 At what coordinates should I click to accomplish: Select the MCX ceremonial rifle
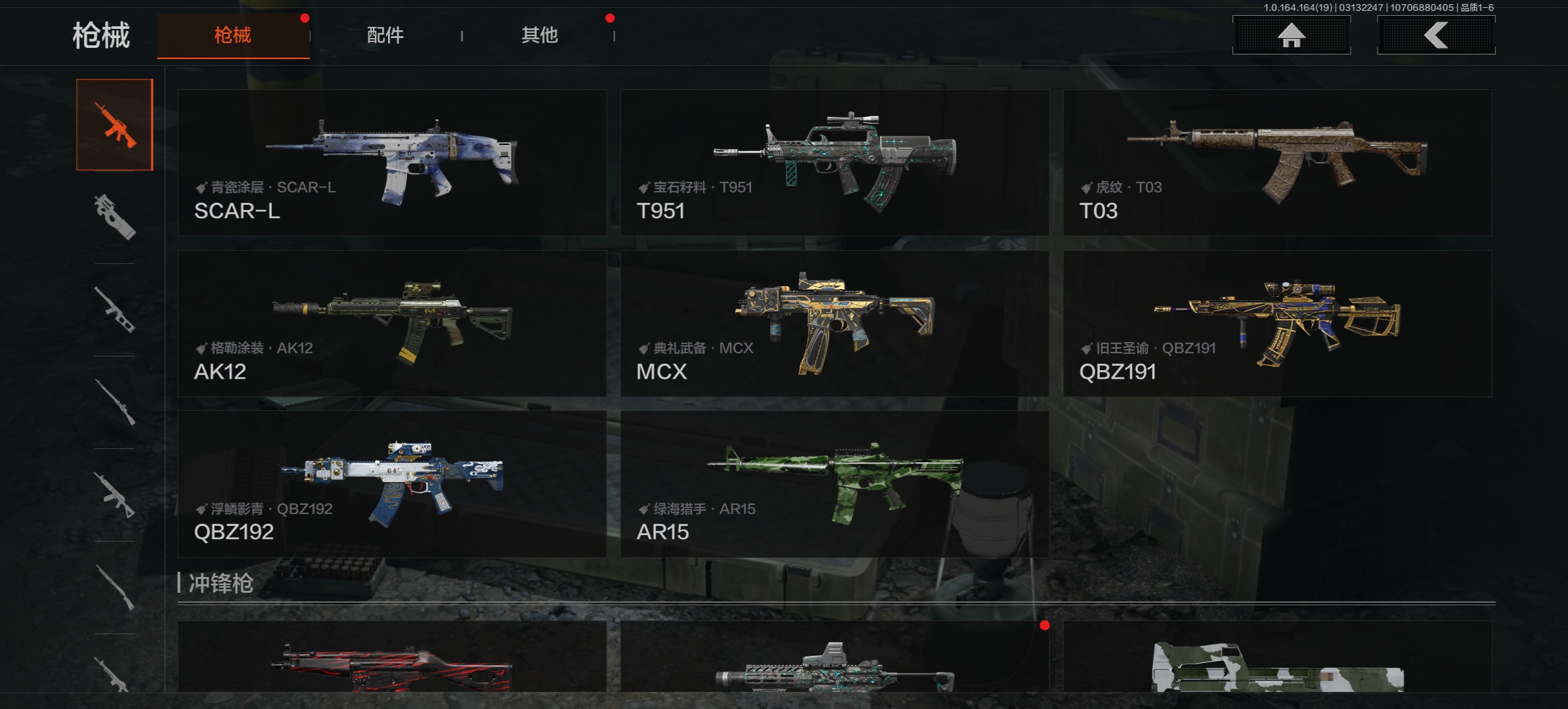[x=834, y=323]
